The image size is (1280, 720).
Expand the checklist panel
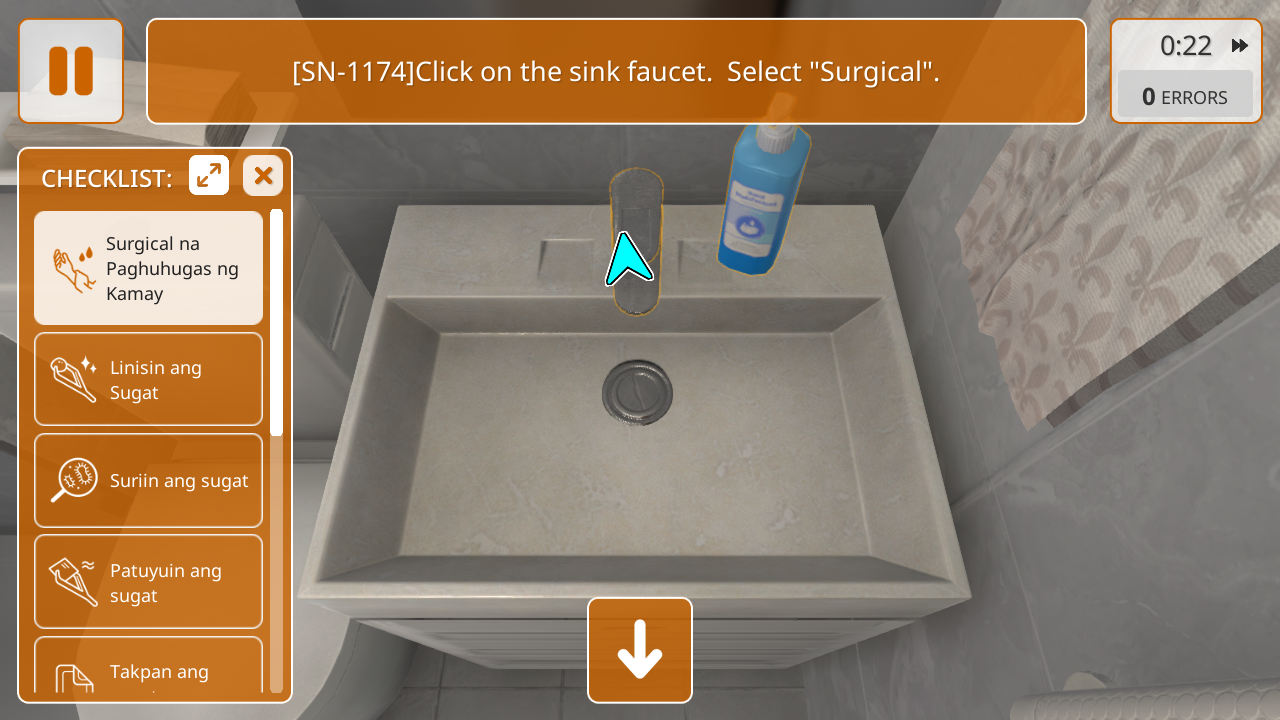[209, 176]
